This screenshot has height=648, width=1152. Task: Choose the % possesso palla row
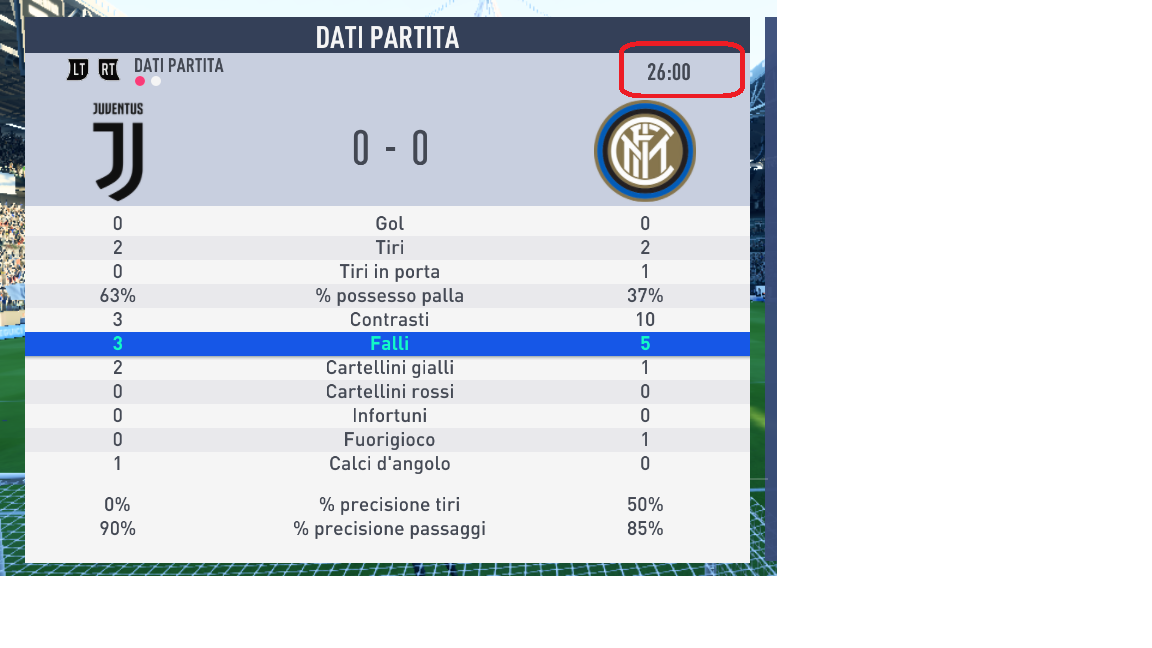[389, 296]
